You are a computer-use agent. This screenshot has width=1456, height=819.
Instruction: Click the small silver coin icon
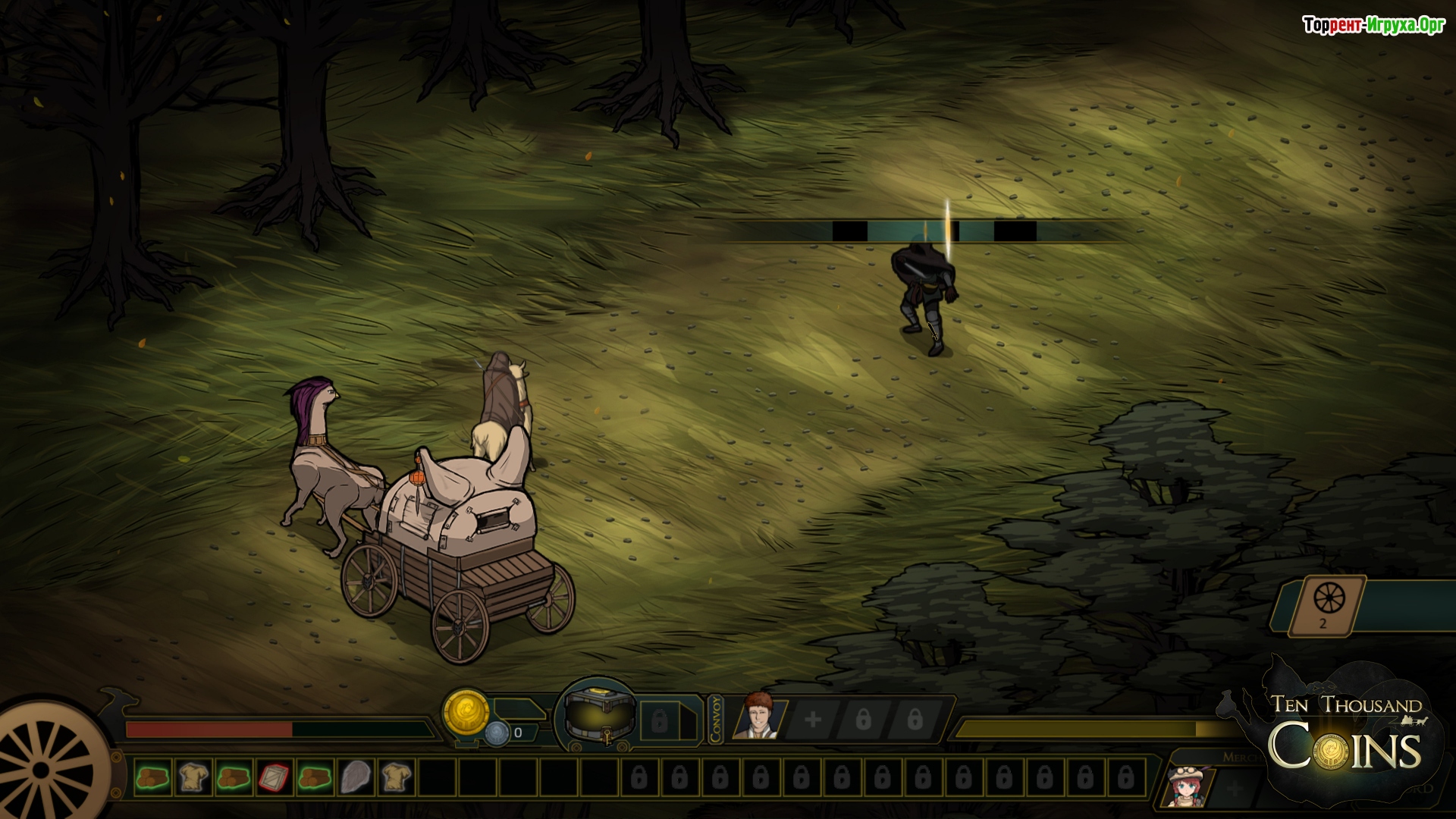(x=497, y=733)
